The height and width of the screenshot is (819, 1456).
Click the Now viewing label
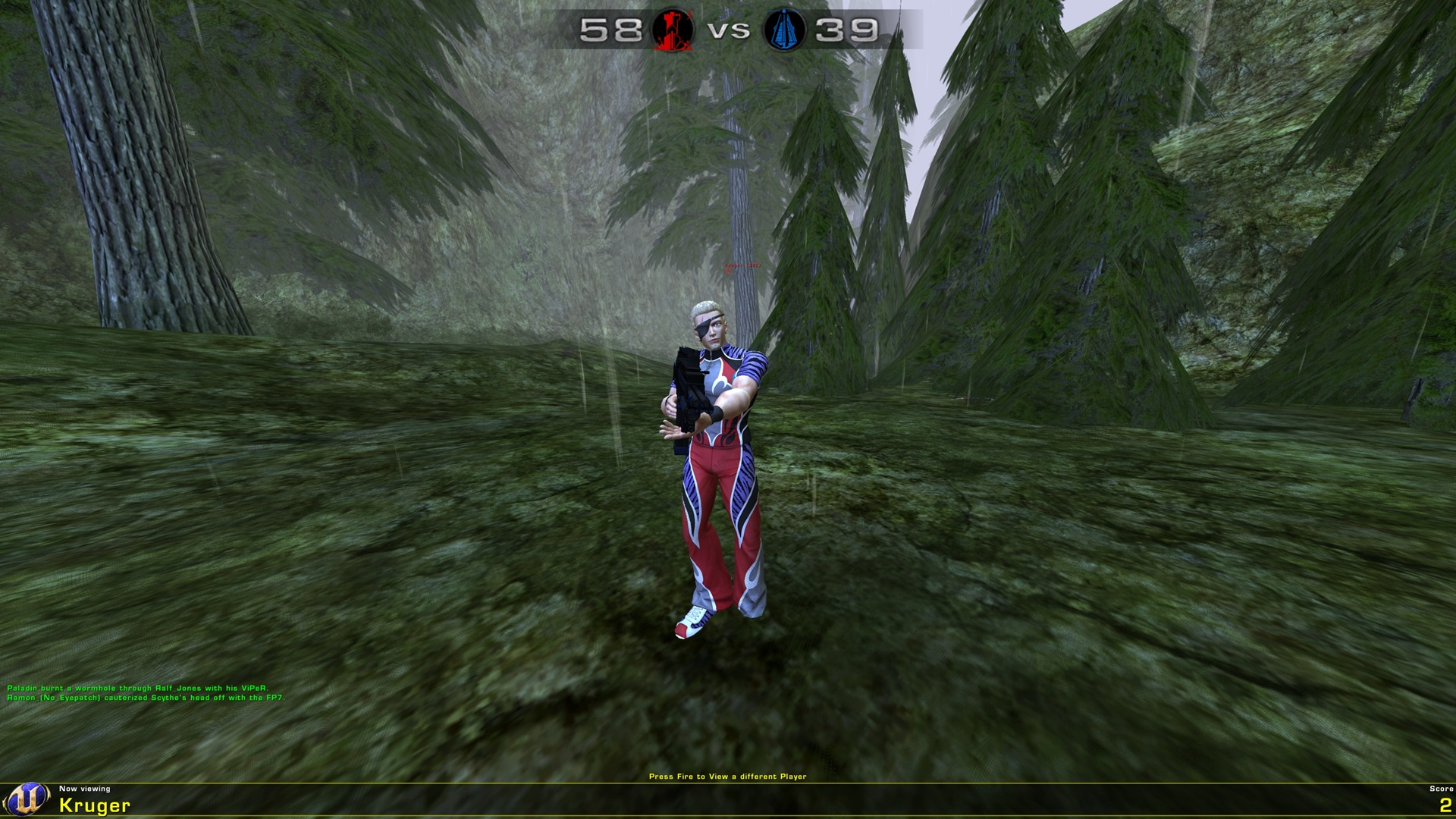pyautogui.click(x=86, y=789)
